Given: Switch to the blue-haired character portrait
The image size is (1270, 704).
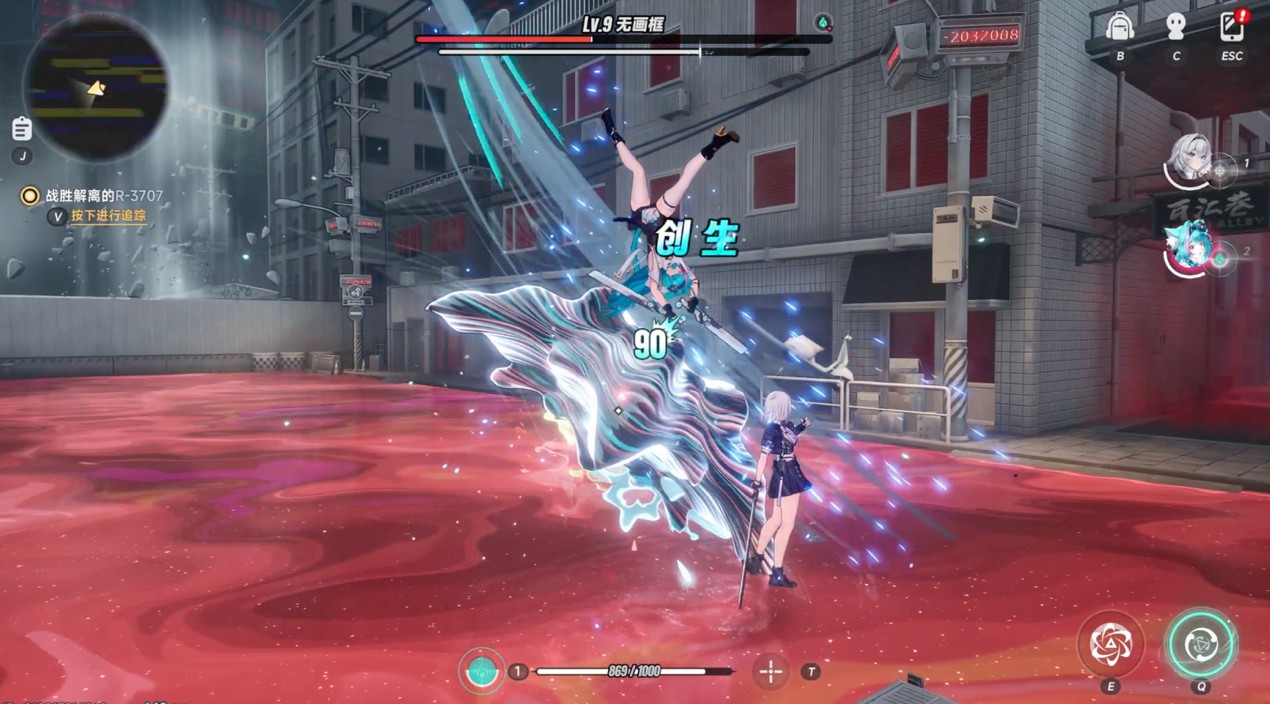Looking at the screenshot, I should [x=1190, y=247].
